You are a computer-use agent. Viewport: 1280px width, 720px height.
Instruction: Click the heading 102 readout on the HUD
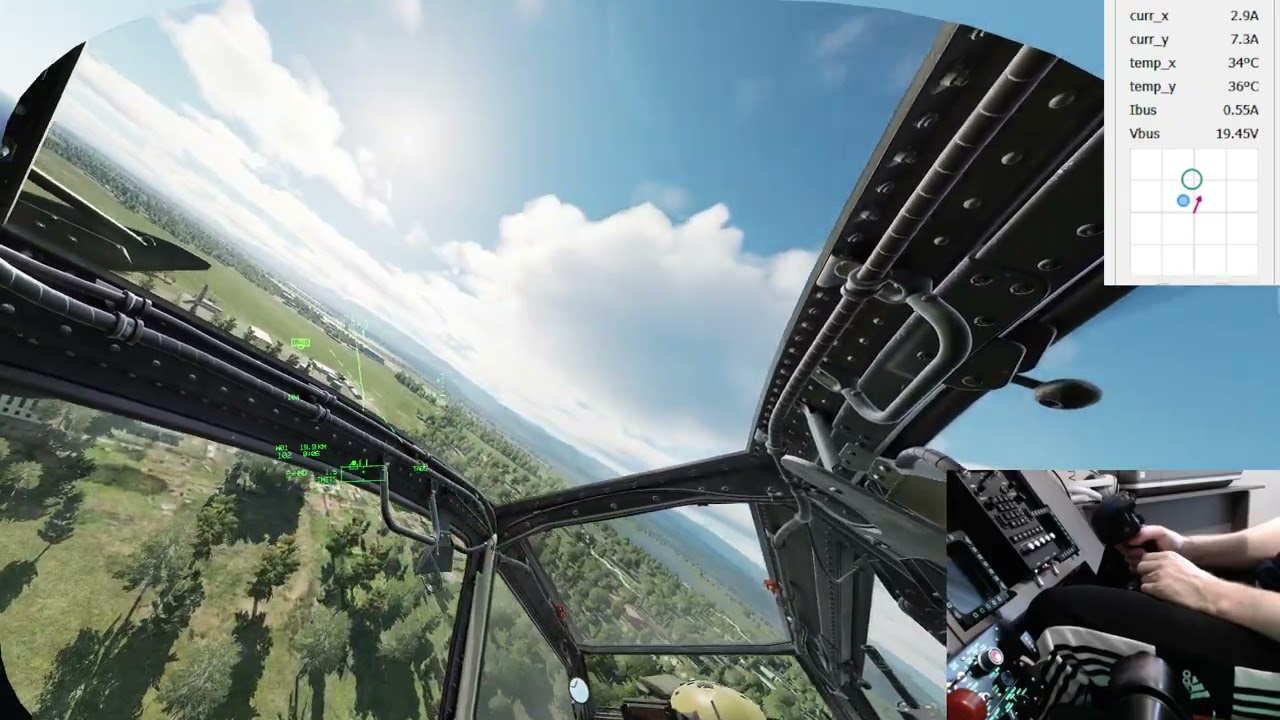(285, 453)
